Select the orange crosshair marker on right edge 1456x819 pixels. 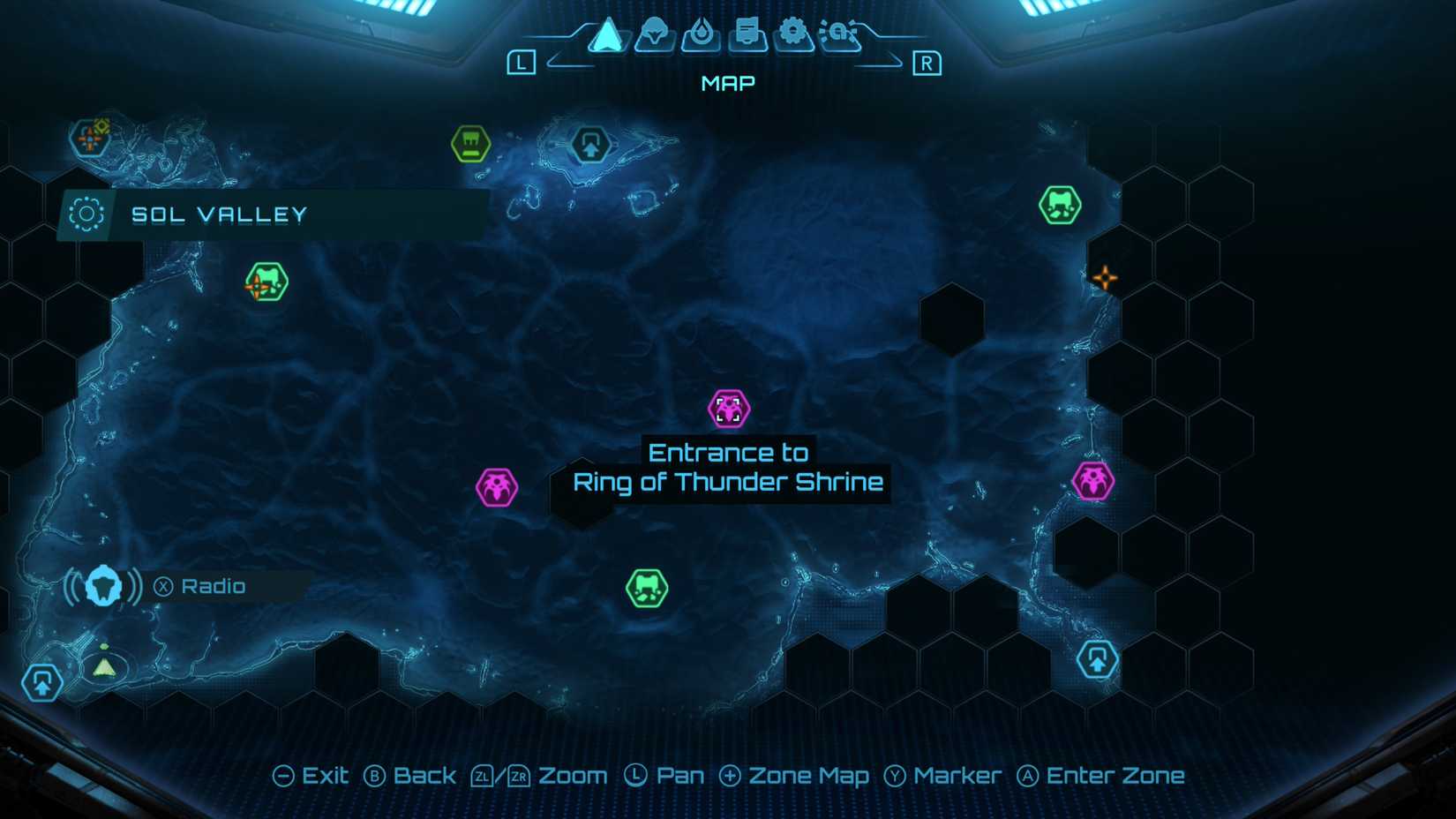(1103, 276)
